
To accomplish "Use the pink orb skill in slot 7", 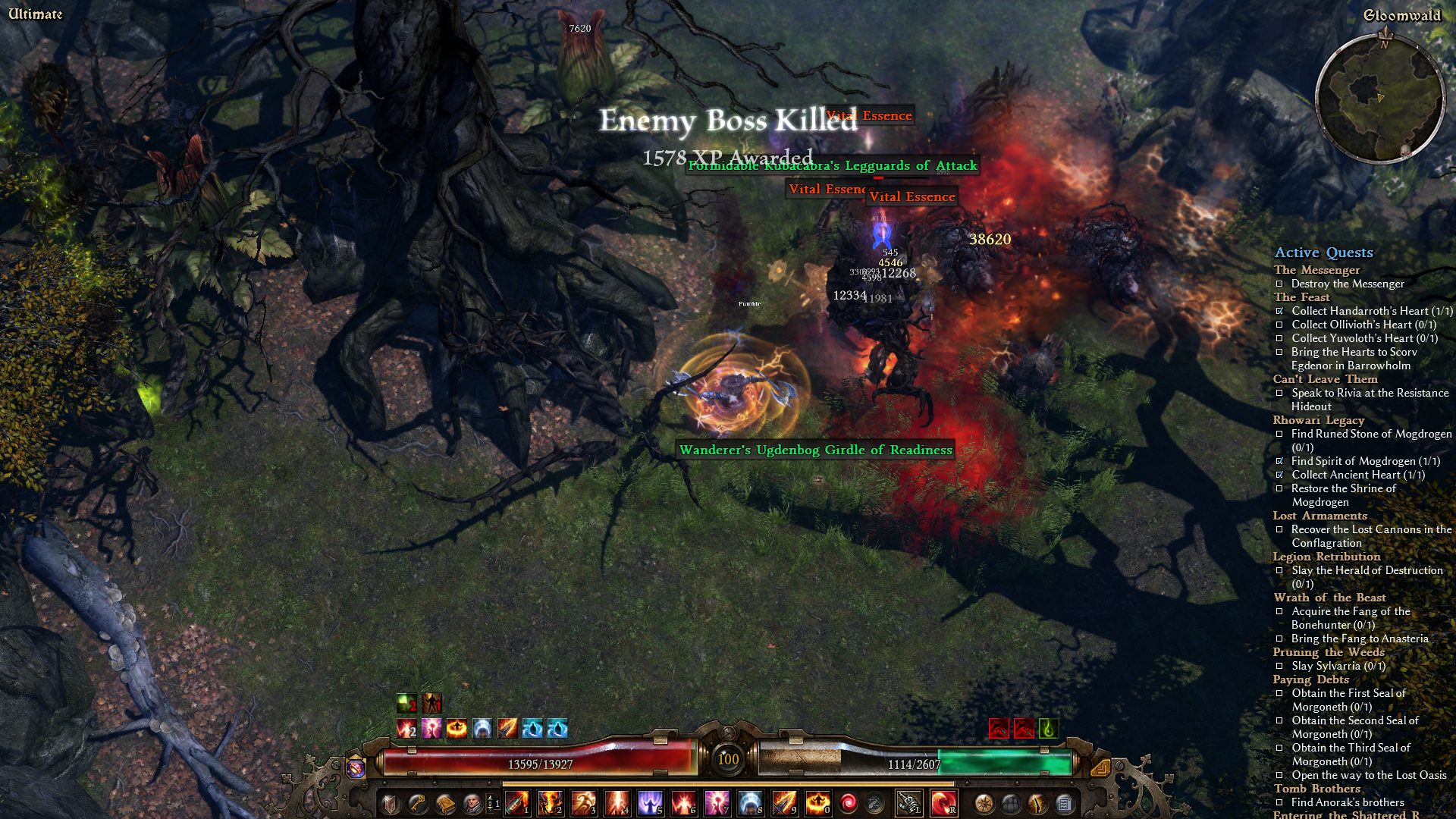I will (717, 802).
